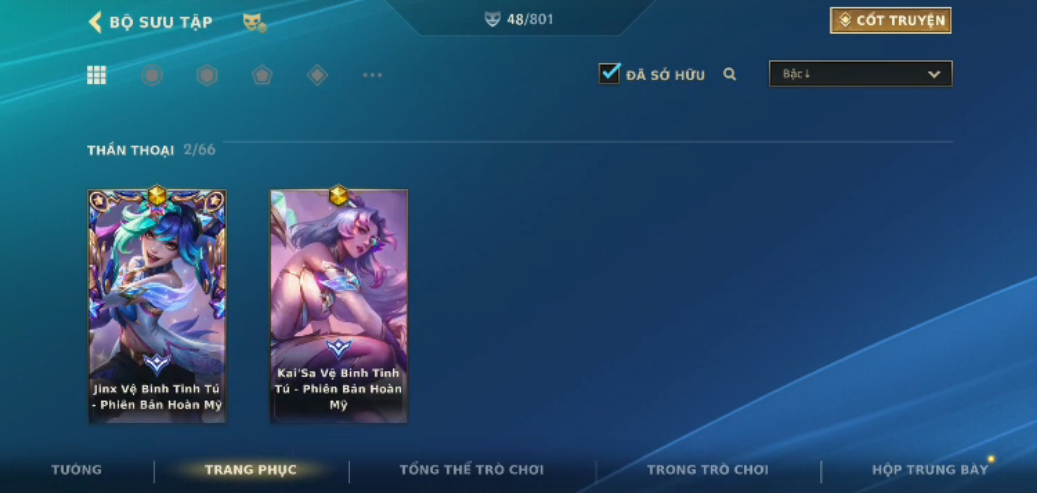Toggle the Đã Sở Hữu owned checkbox
The image size is (1037, 493).
(609, 73)
